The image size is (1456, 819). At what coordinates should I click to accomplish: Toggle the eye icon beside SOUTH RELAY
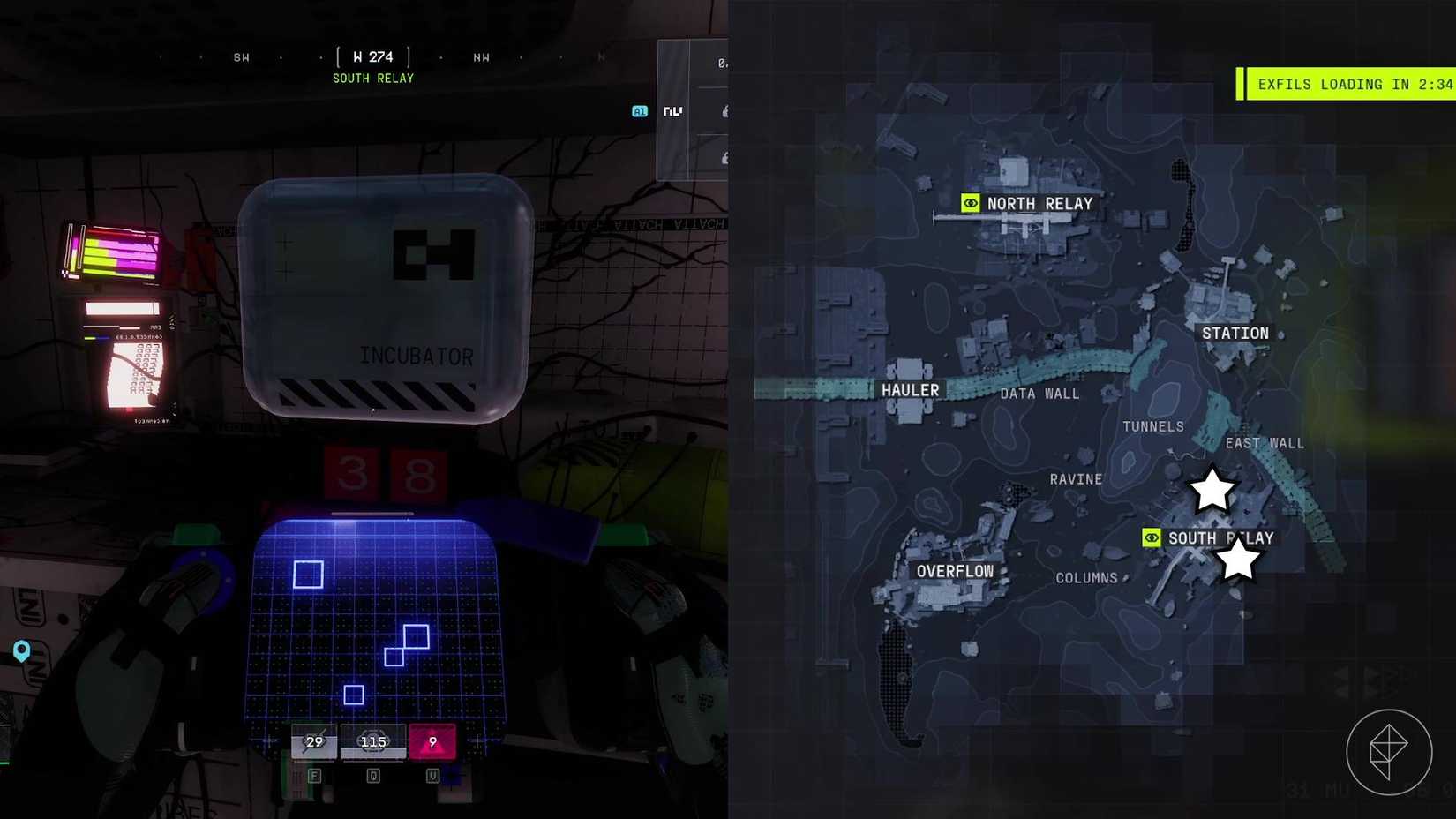[x=1151, y=537]
